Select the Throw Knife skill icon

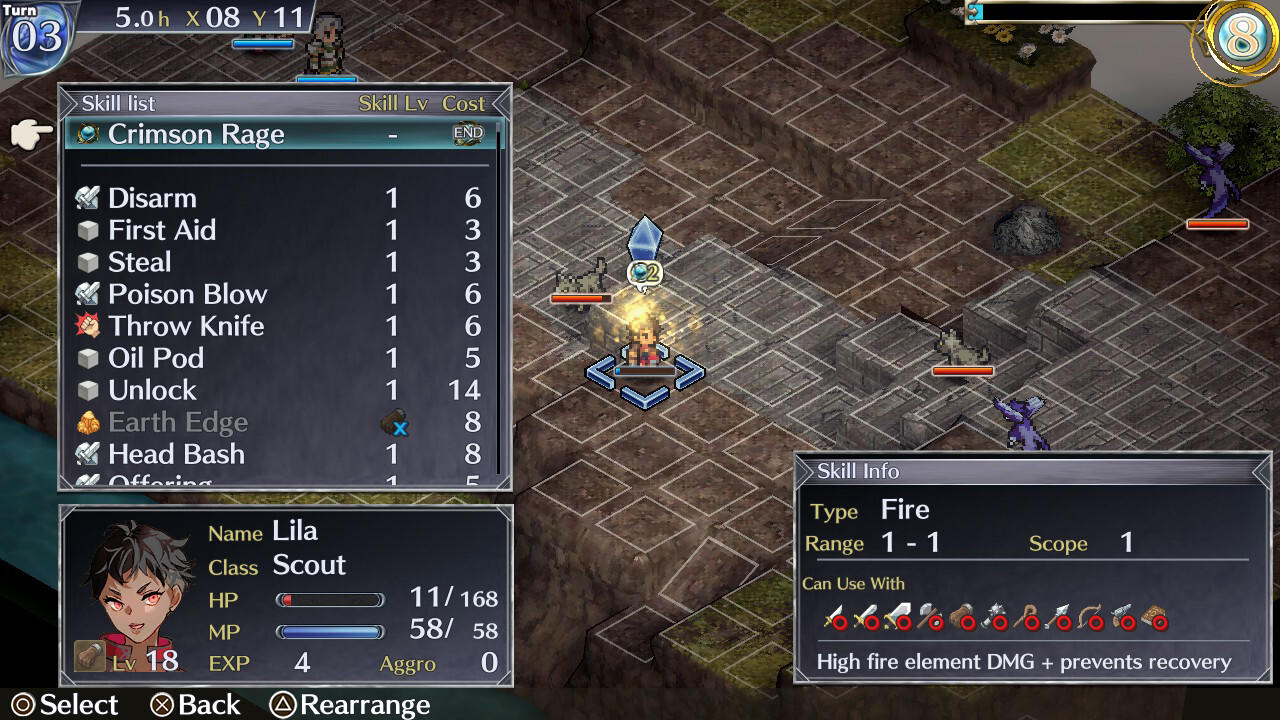pos(88,326)
